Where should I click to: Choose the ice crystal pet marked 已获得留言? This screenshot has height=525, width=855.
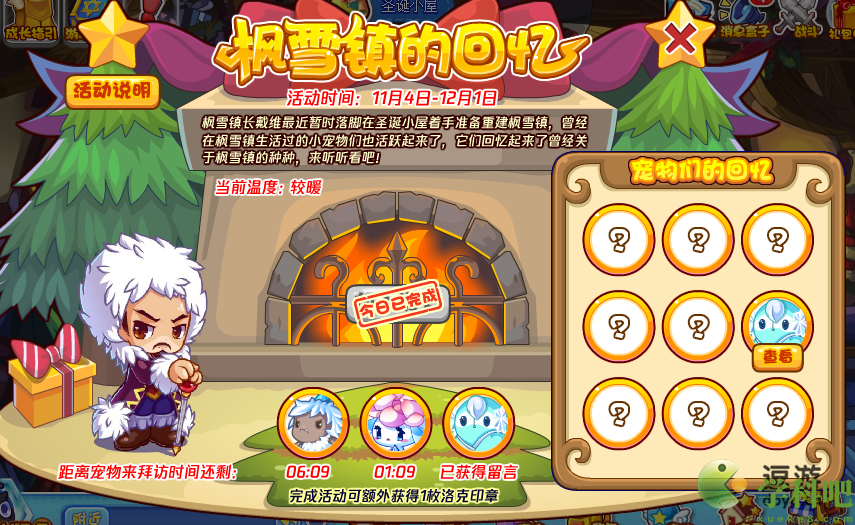tap(478, 422)
